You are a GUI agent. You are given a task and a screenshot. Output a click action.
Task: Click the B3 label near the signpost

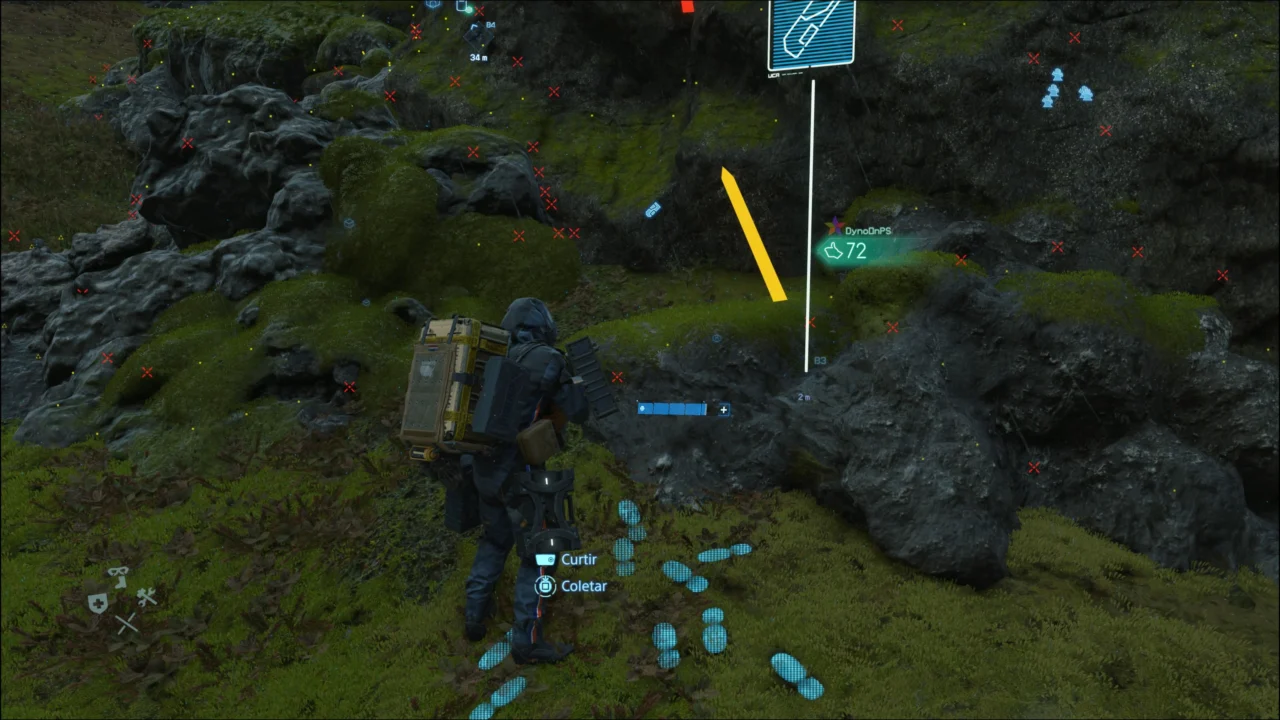click(819, 359)
